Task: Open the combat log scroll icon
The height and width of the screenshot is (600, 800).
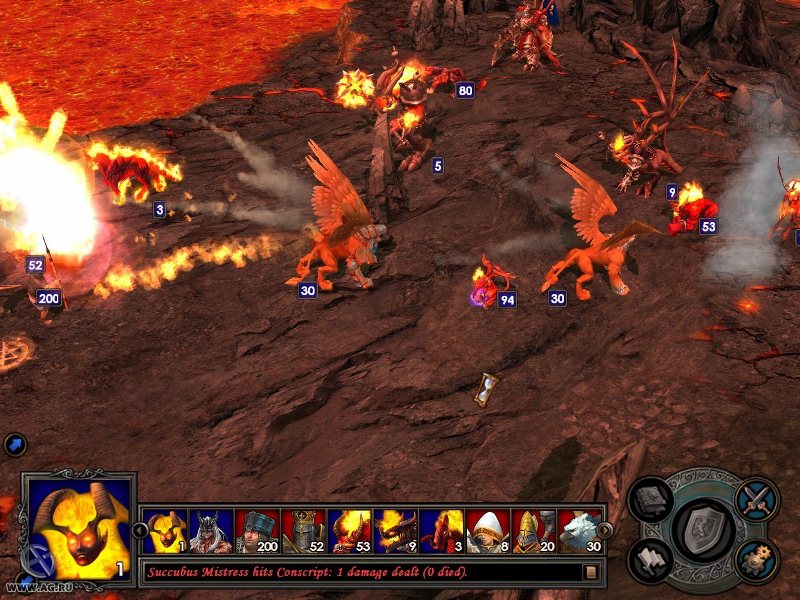Action: (591, 572)
